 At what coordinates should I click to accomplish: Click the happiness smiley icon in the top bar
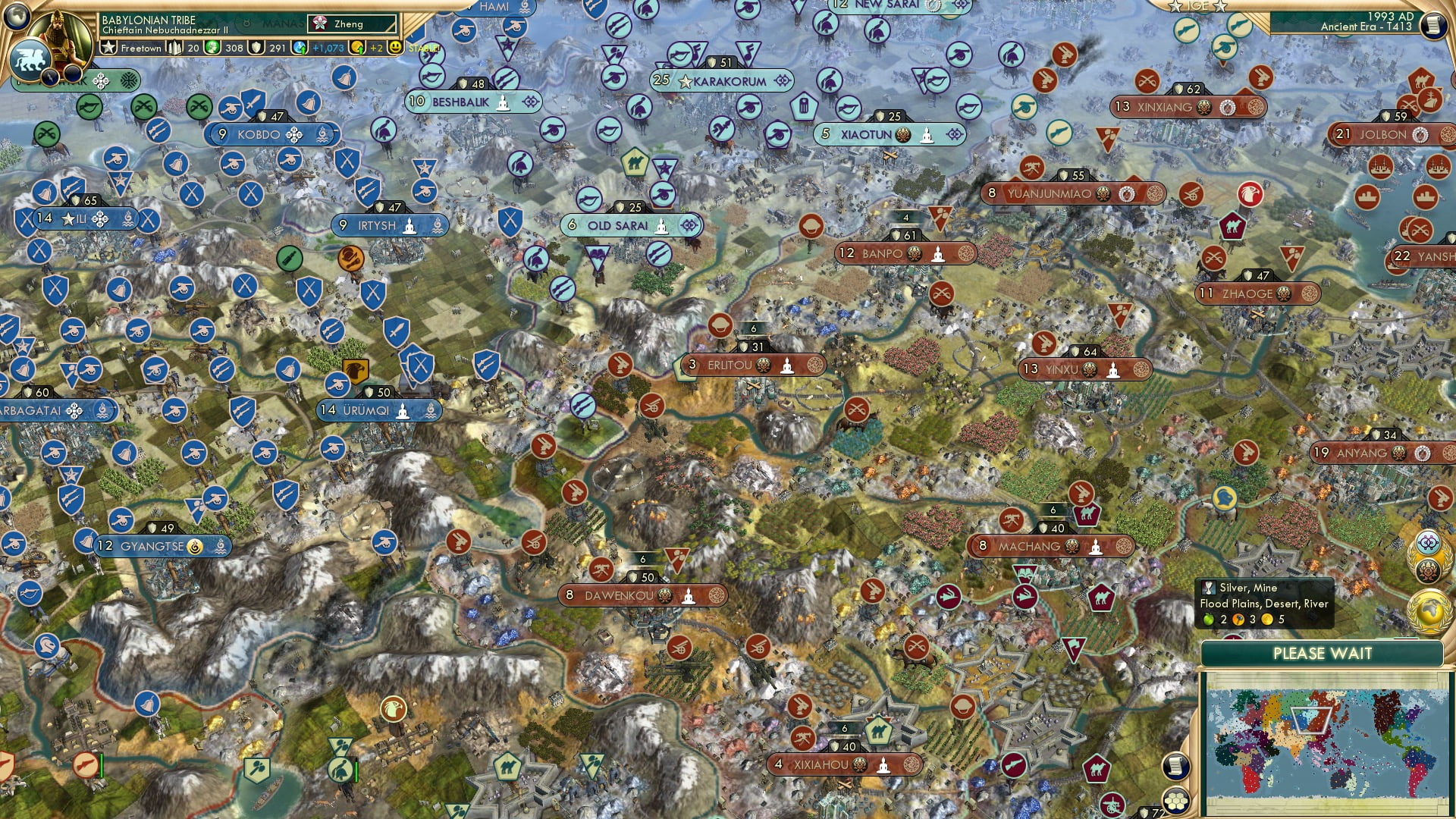[x=394, y=47]
